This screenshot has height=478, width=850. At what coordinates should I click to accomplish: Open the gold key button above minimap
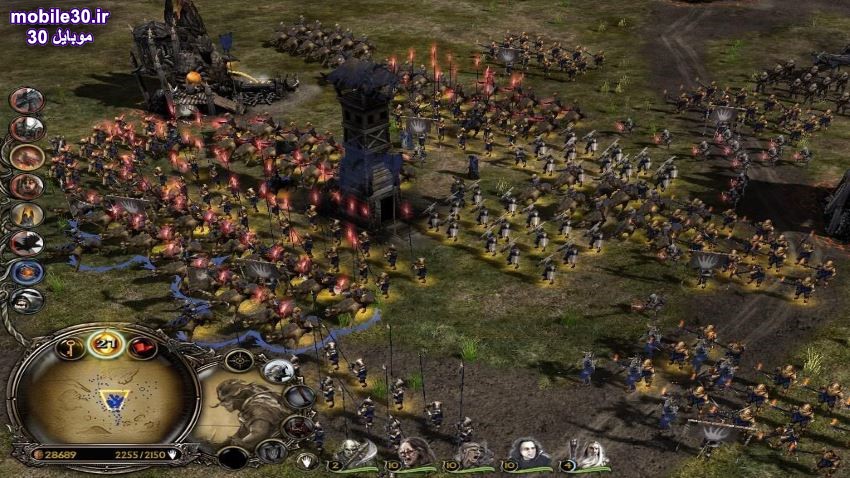pos(71,348)
